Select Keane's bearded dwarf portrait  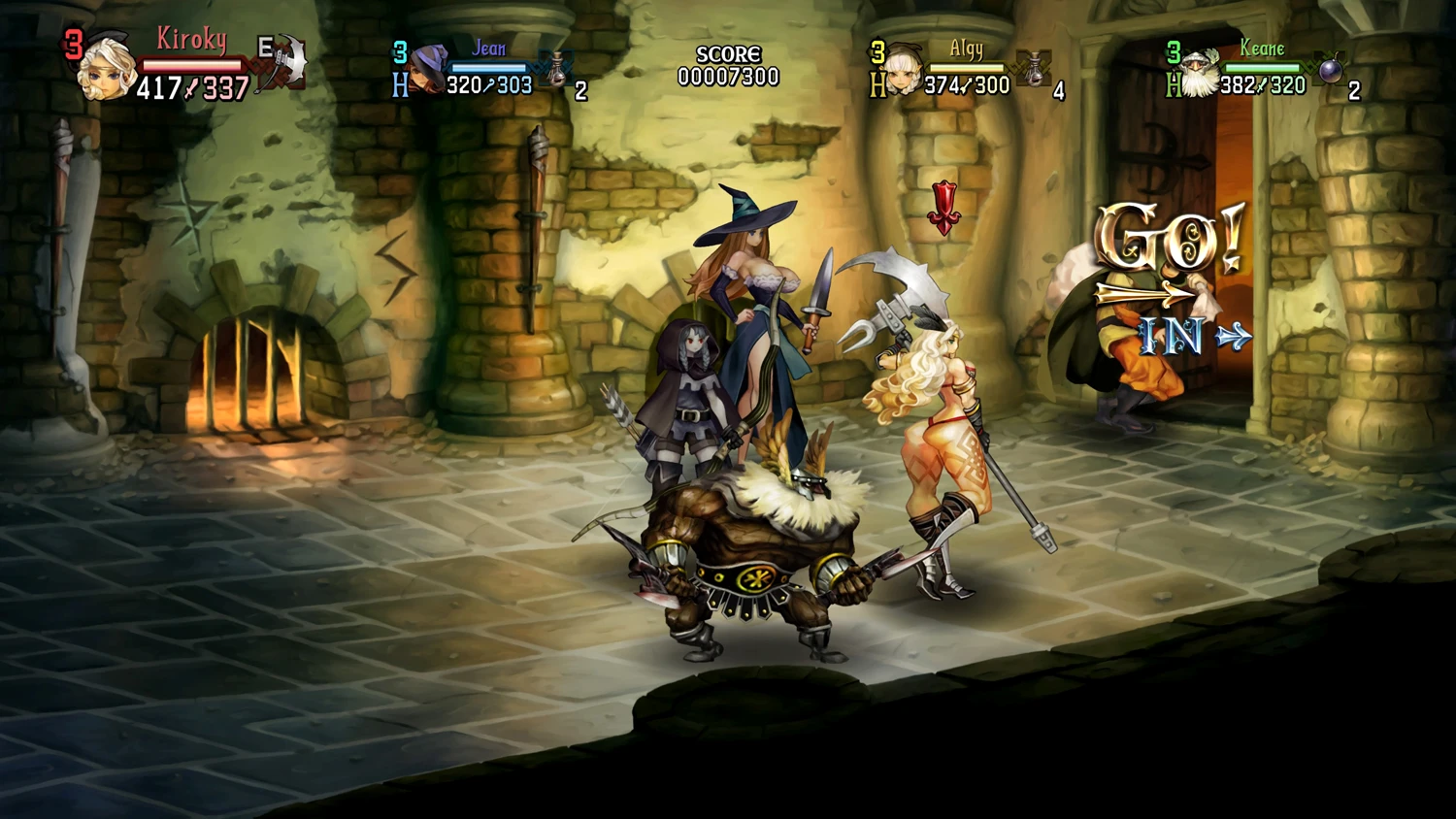coord(1200,72)
